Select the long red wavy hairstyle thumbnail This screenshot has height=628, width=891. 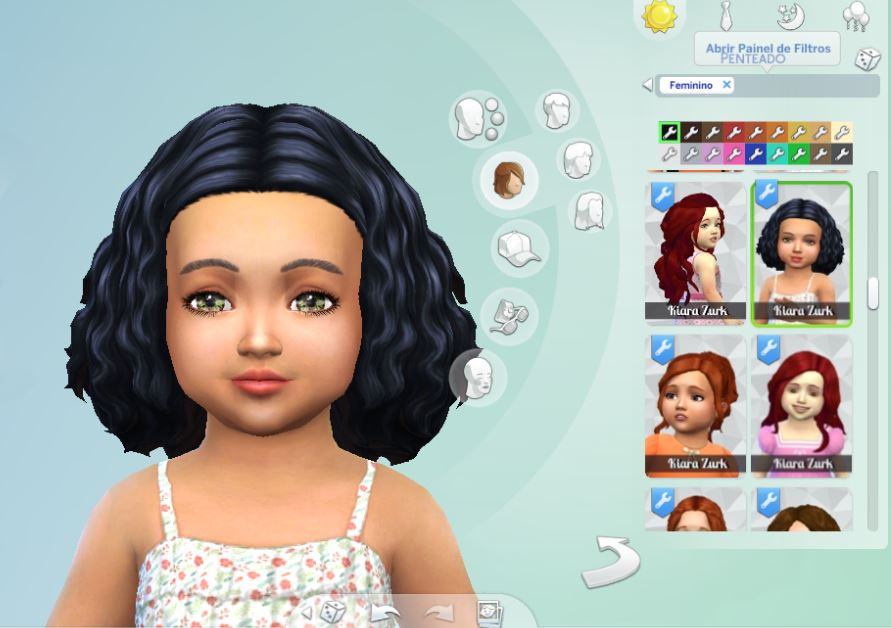coord(695,252)
